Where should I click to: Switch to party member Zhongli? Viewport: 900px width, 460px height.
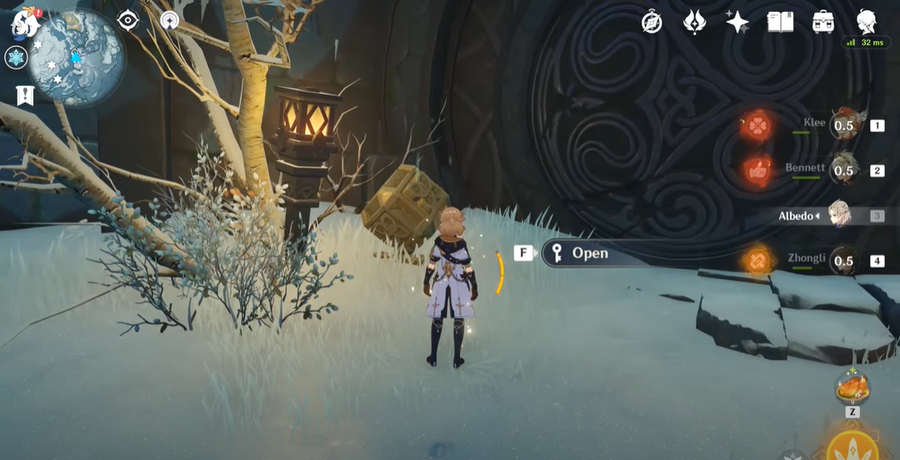[844, 261]
